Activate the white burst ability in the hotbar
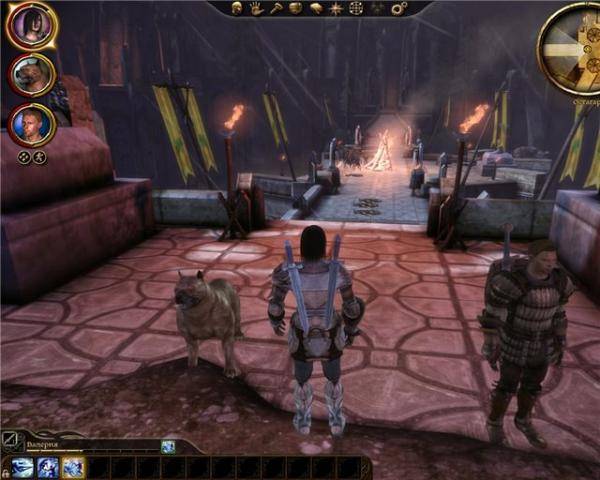The width and height of the screenshot is (600, 480). pyautogui.click(x=73, y=467)
